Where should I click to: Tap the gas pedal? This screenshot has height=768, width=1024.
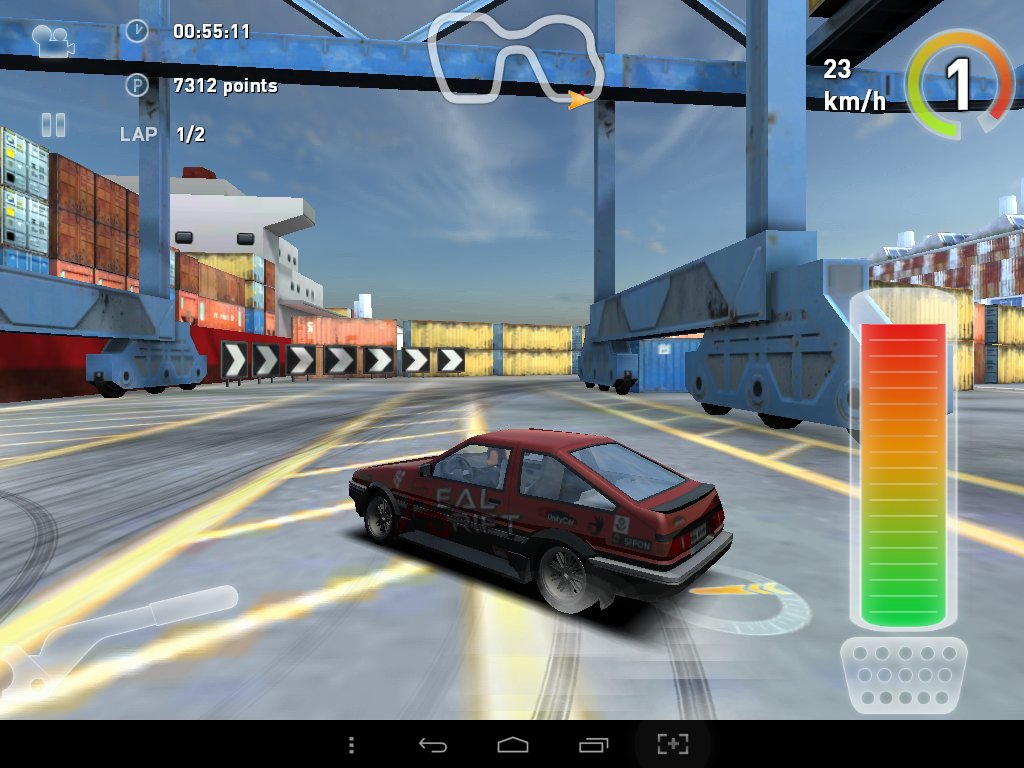904,675
